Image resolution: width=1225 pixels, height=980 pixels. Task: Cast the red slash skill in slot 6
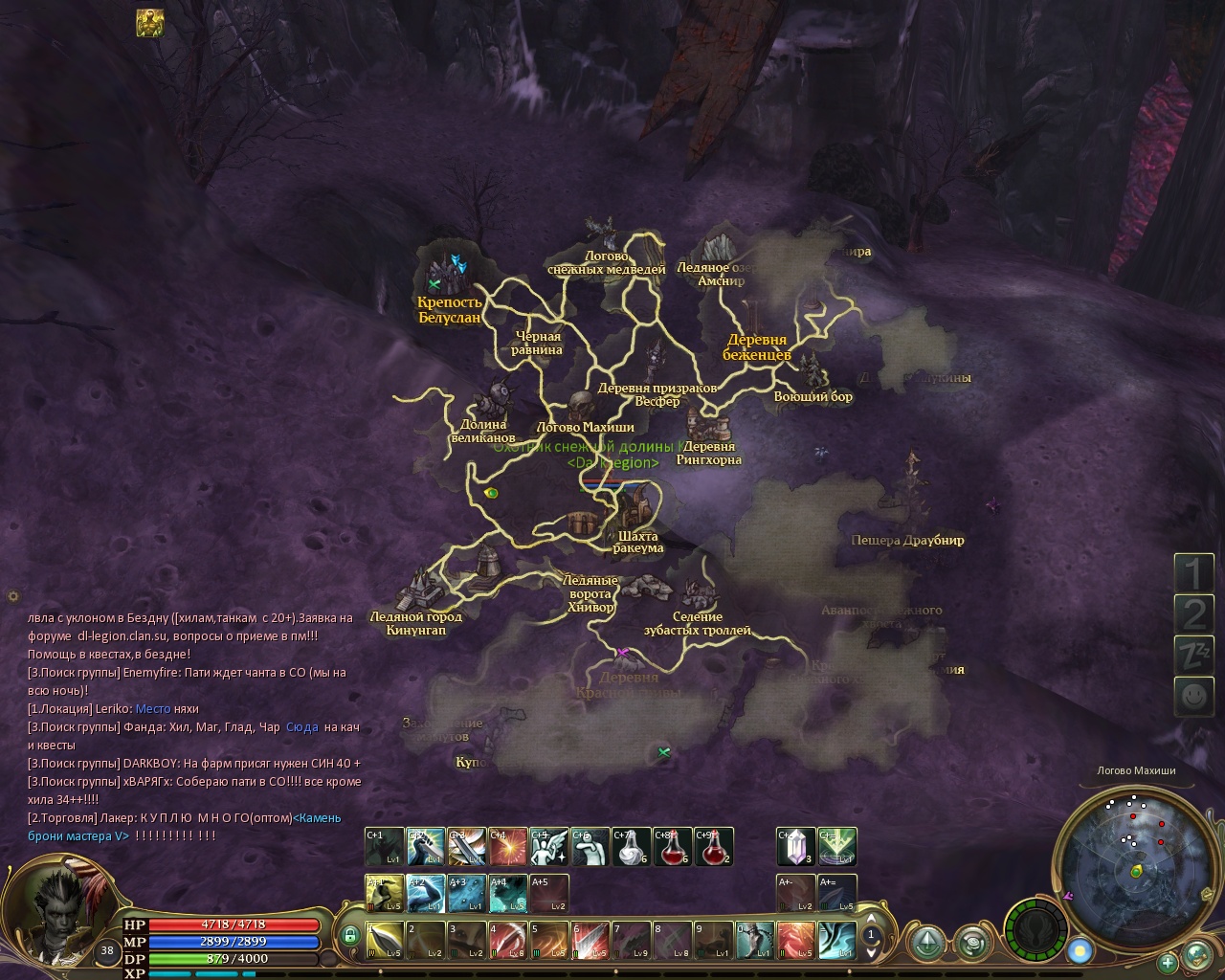[x=590, y=940]
